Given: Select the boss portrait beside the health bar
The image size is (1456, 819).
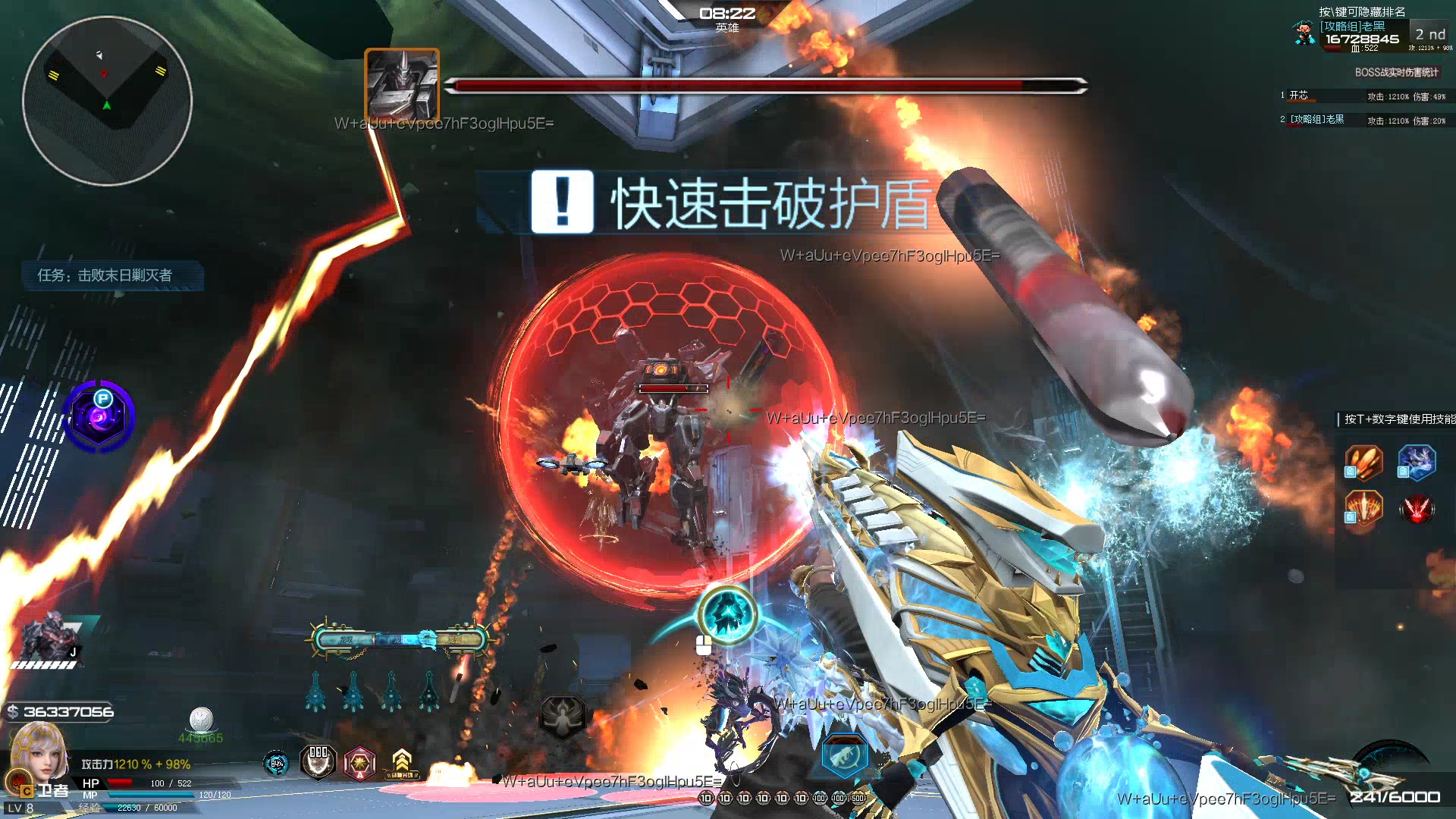Looking at the screenshot, I should pyautogui.click(x=402, y=84).
